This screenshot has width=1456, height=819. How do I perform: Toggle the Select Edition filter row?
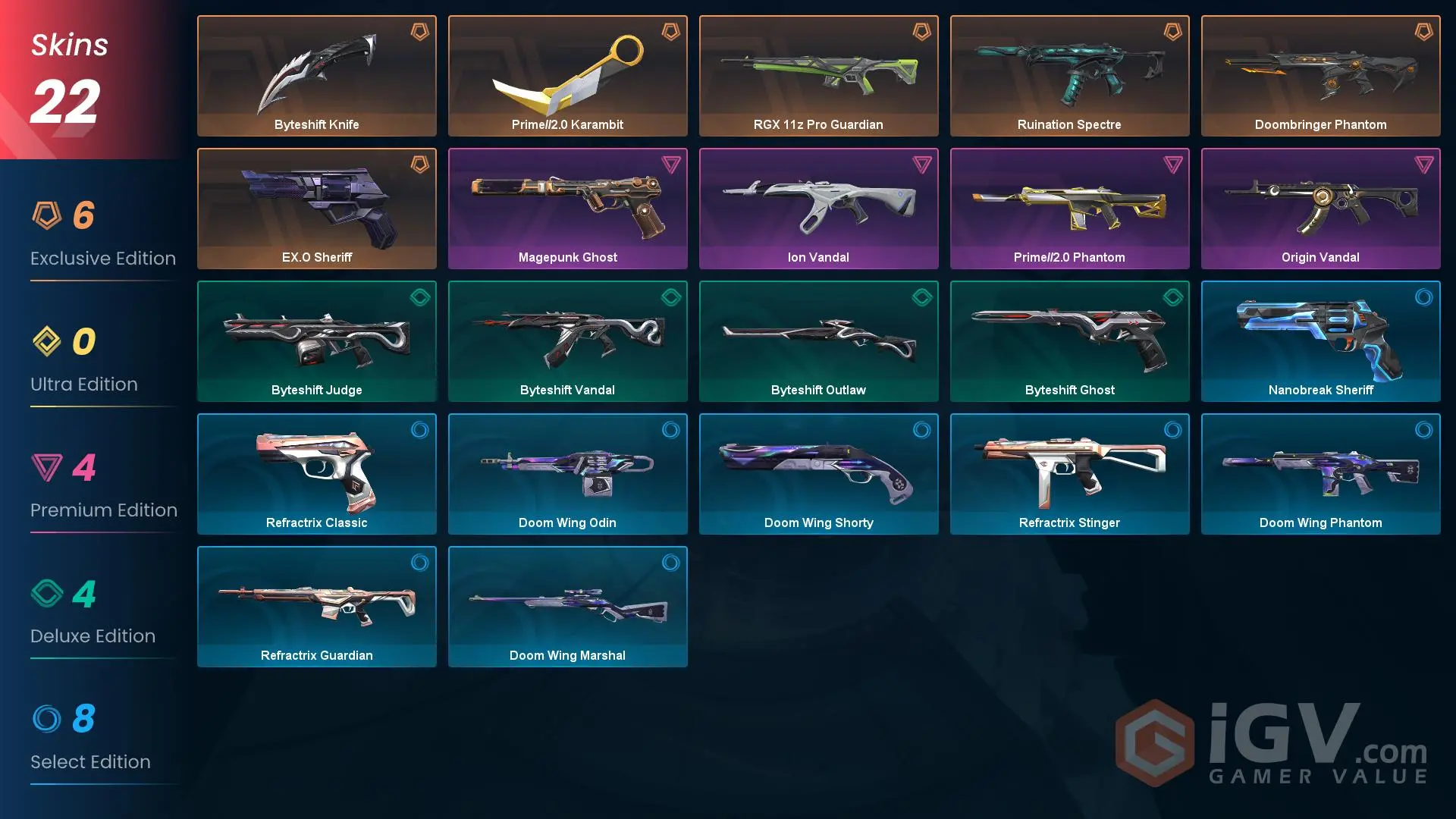tap(91, 739)
